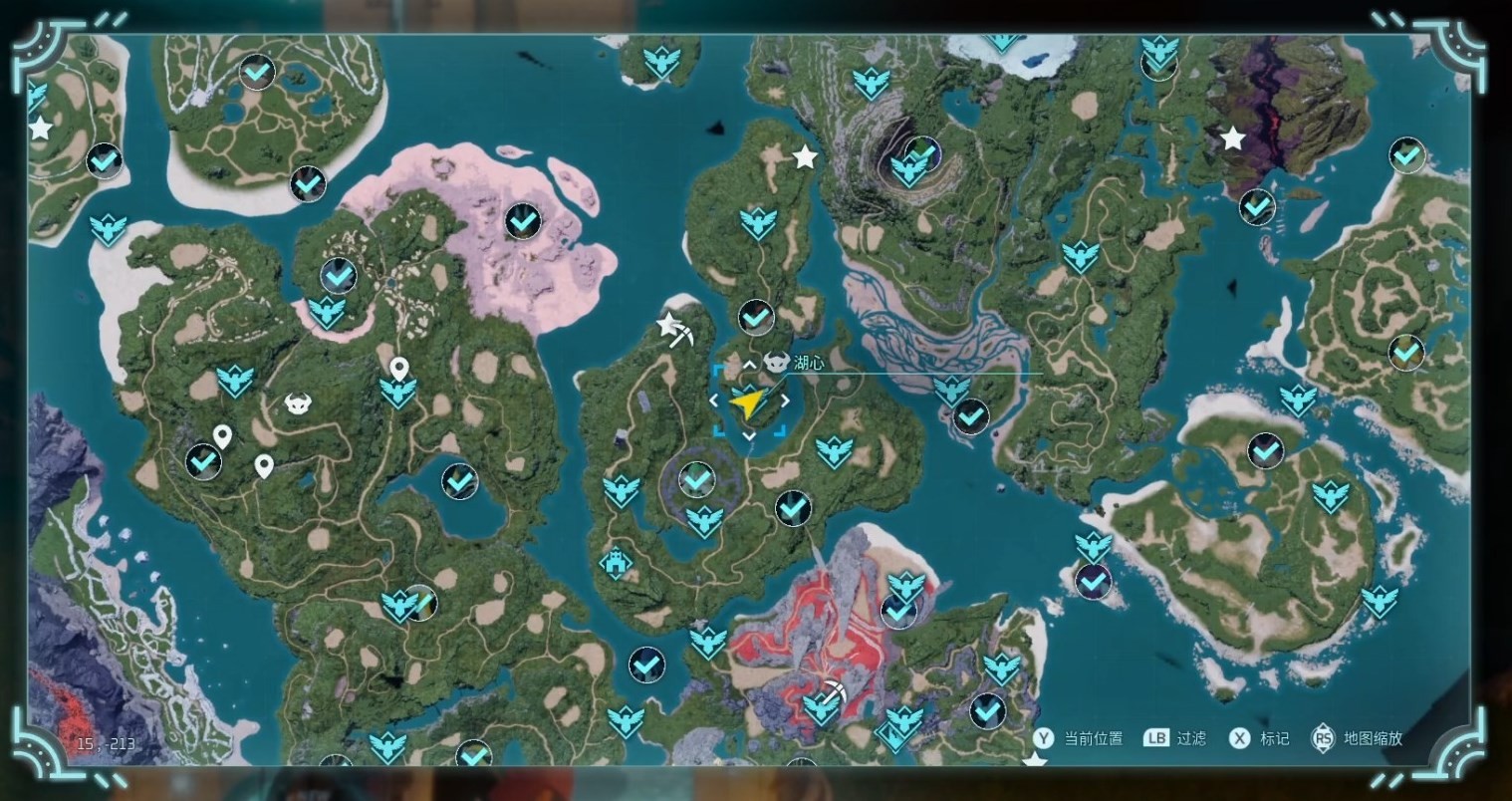The width and height of the screenshot is (1512, 801).
Task: Select the 湖心 boss marker
Action: pyautogui.click(x=777, y=363)
